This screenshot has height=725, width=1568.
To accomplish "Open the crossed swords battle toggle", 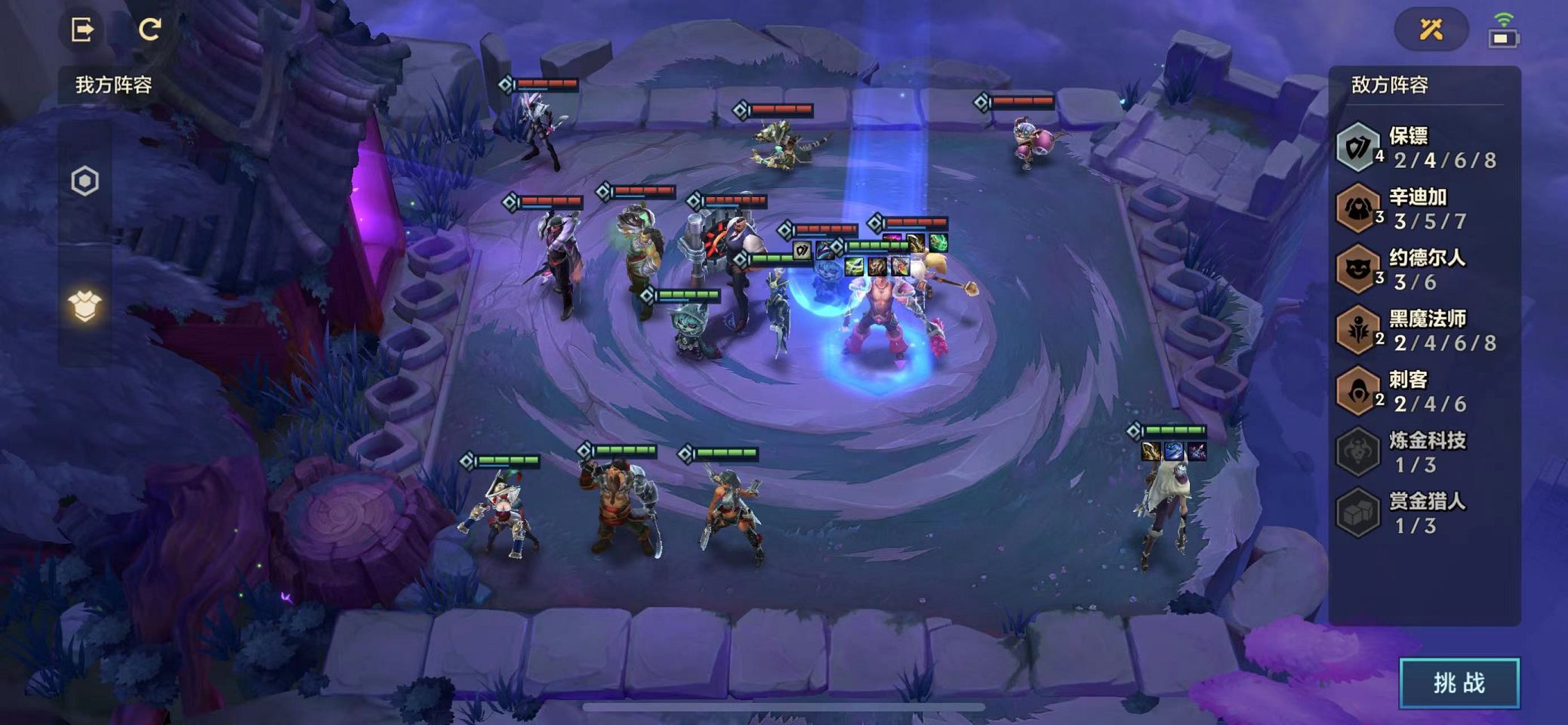I will click(1431, 29).
